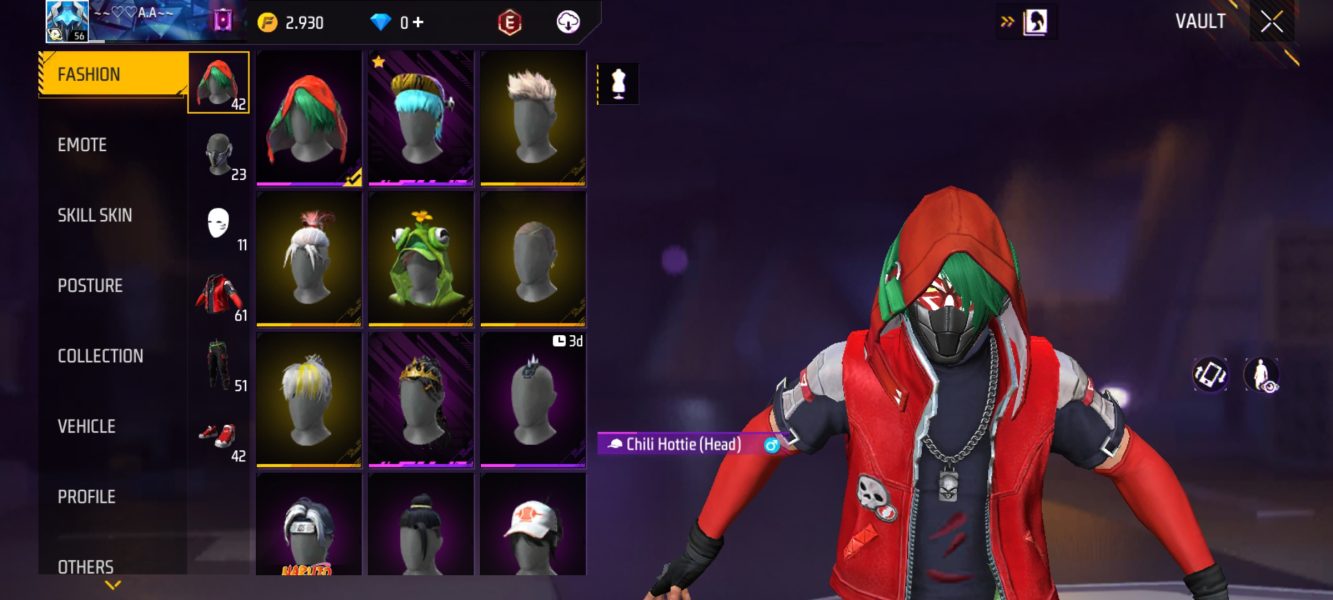Select the pants subcategory with 51 items
The width and height of the screenshot is (1333, 600).
tap(219, 364)
